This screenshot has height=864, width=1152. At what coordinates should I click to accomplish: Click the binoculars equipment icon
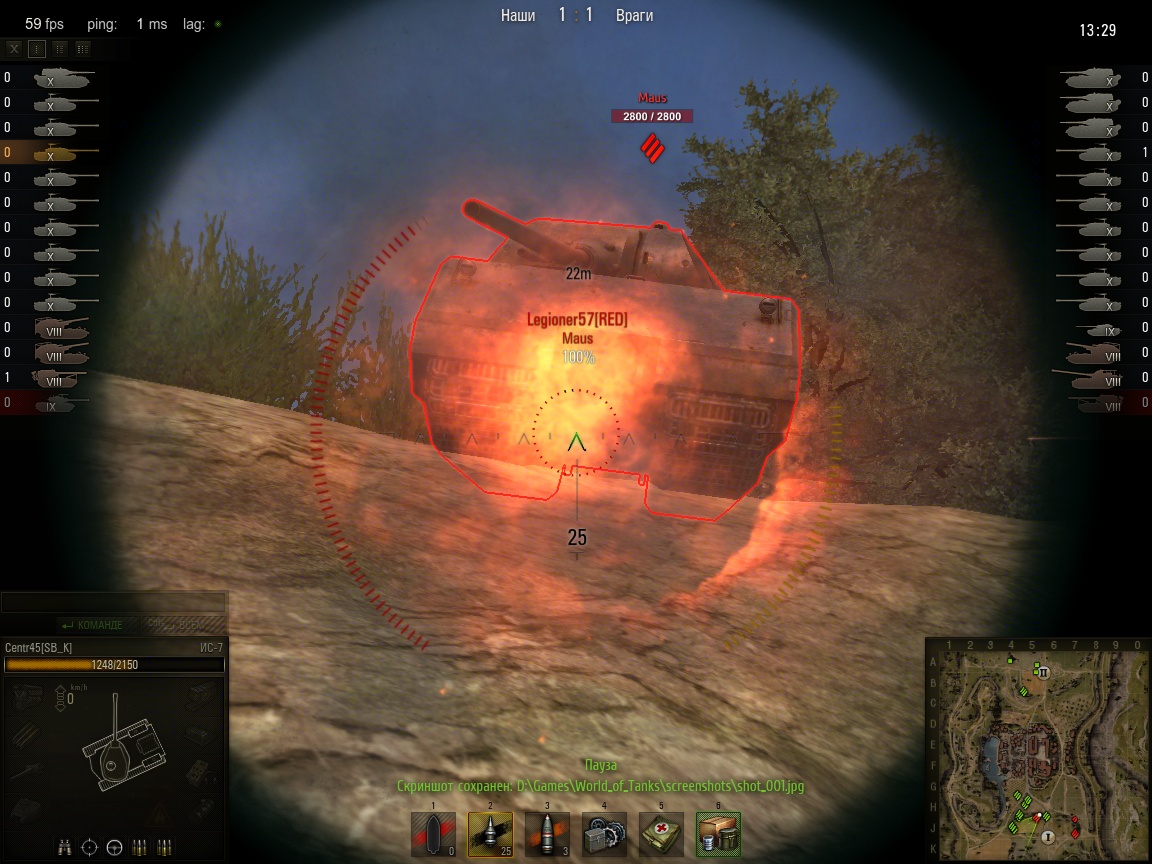65,848
